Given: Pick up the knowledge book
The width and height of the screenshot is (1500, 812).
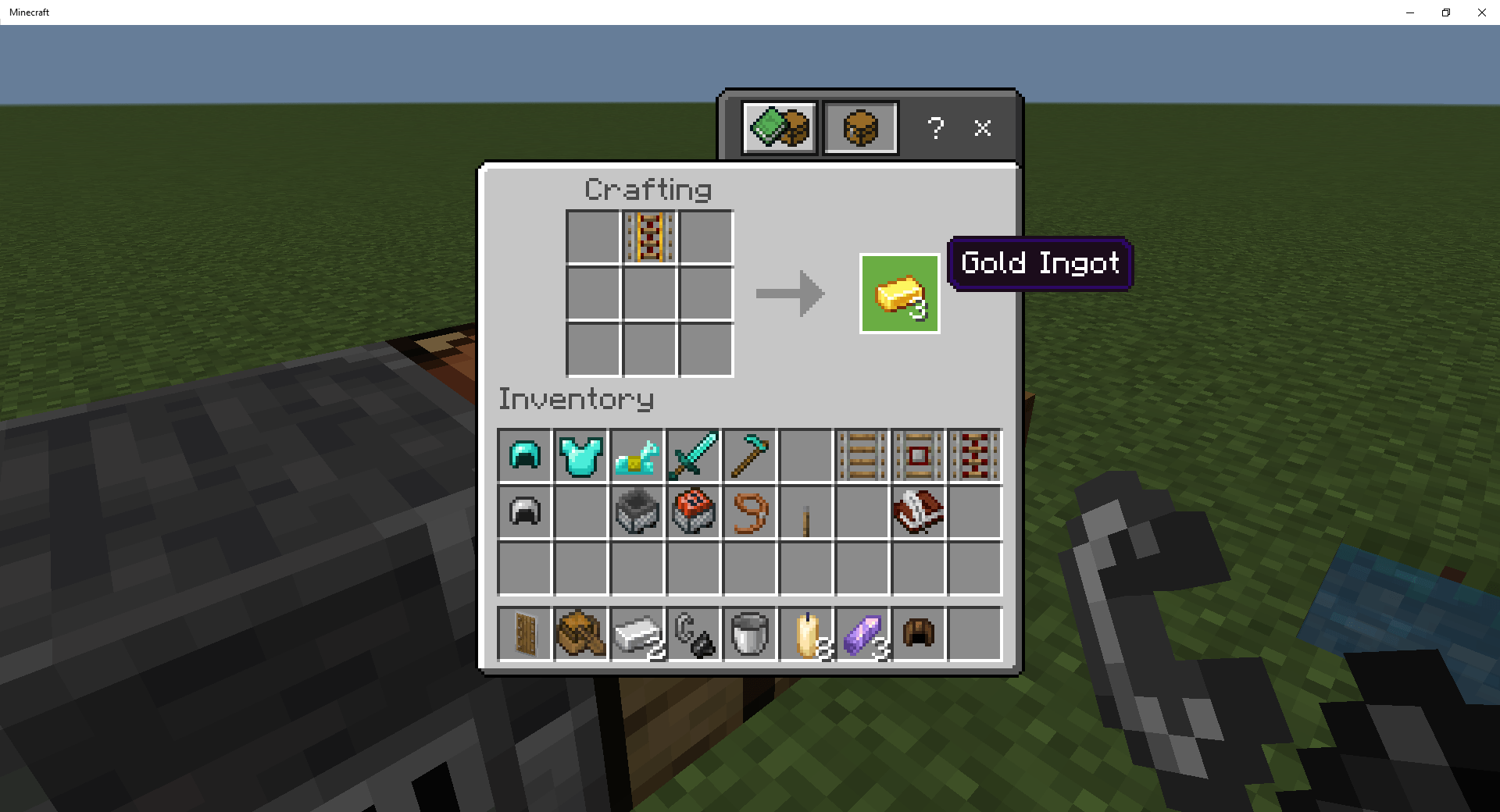Looking at the screenshot, I should click(x=917, y=513).
